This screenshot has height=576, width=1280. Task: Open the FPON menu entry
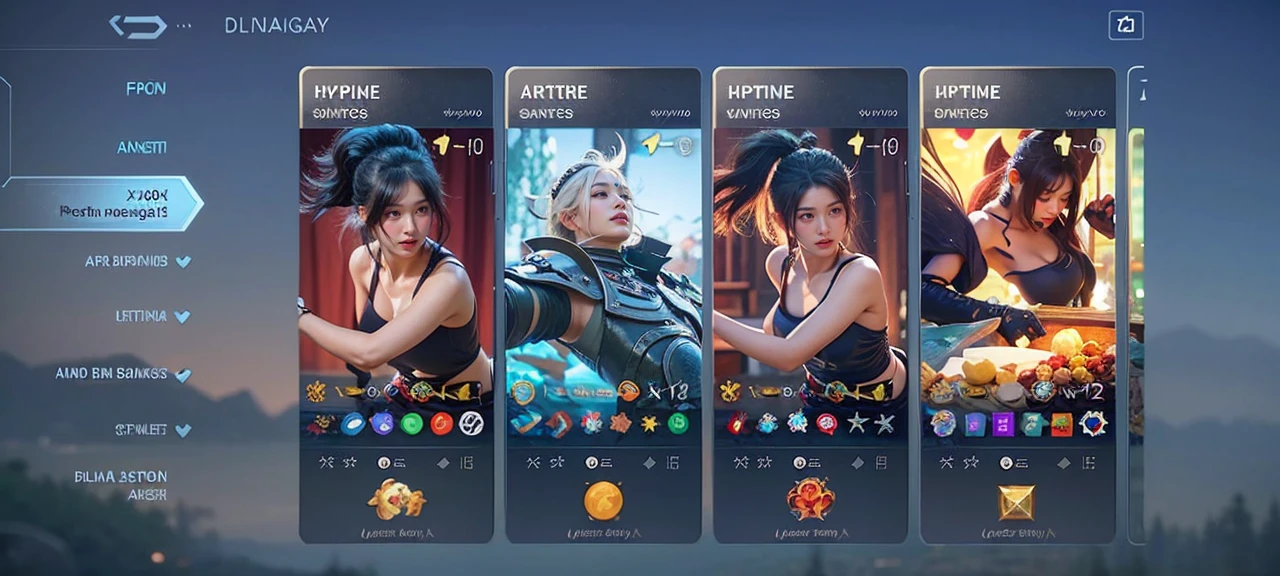pos(146,88)
